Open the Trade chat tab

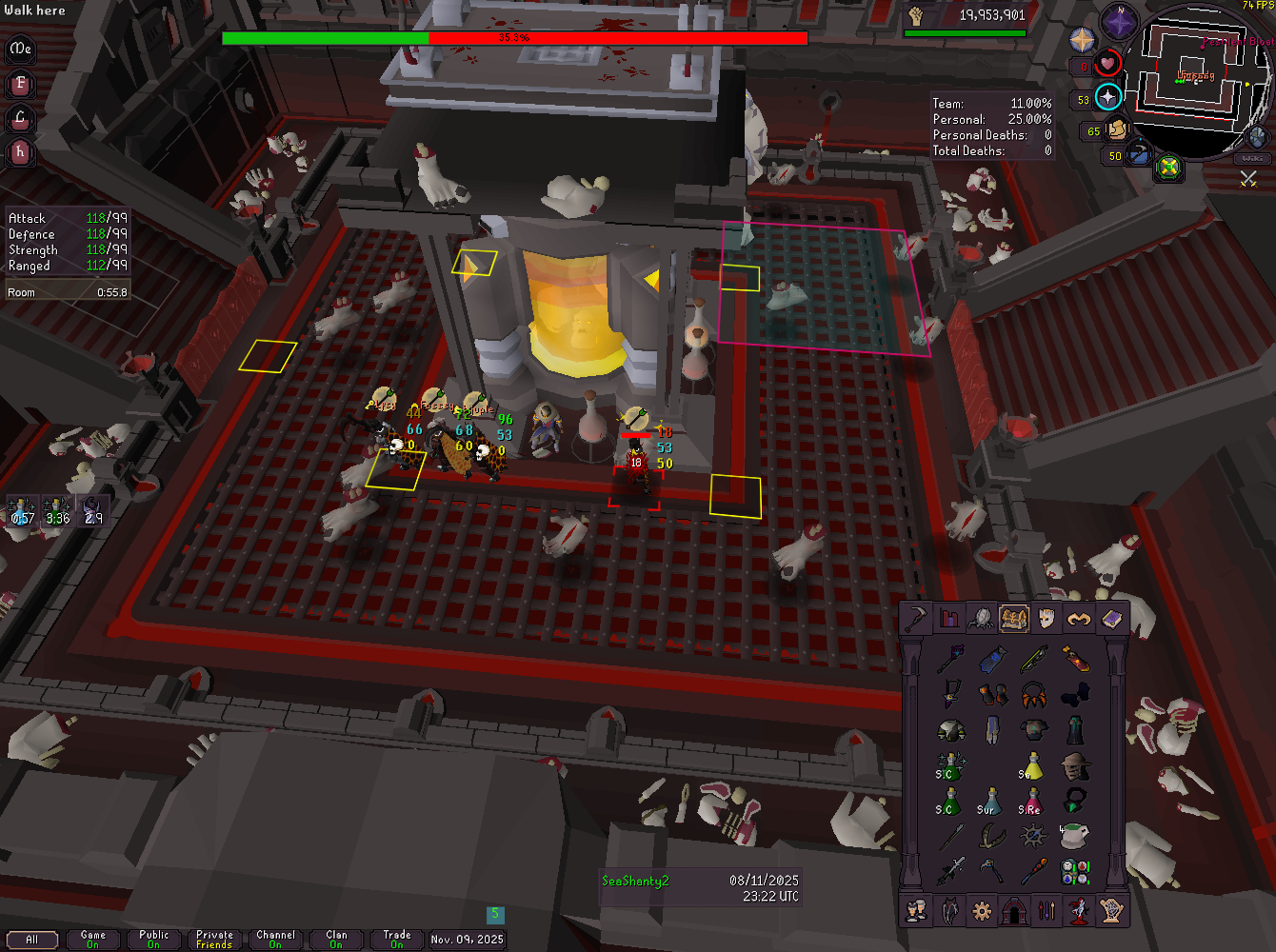397,940
